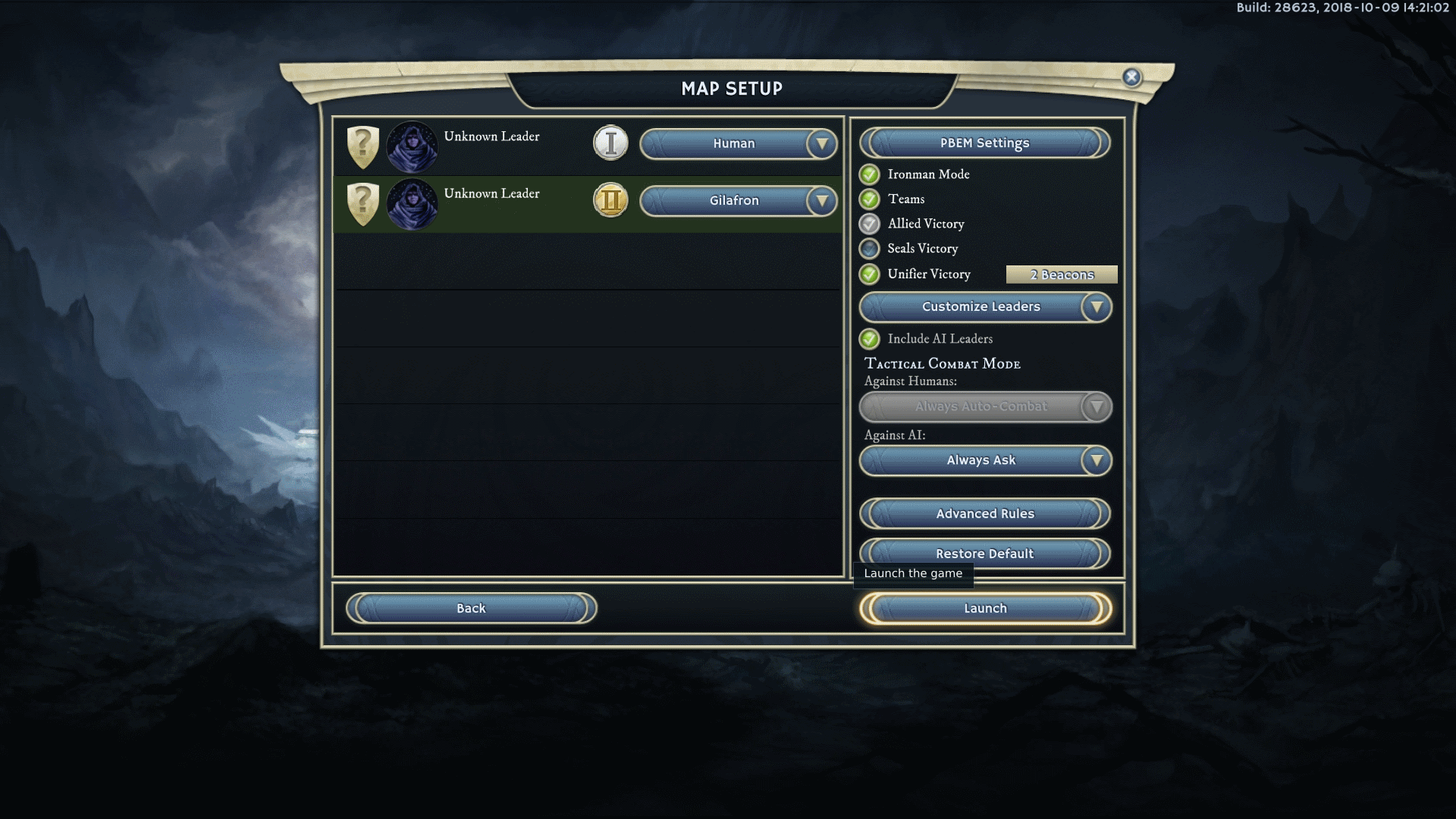Toggle Include AI Leaders checkbox
The height and width of the screenshot is (819, 1456).
click(870, 339)
